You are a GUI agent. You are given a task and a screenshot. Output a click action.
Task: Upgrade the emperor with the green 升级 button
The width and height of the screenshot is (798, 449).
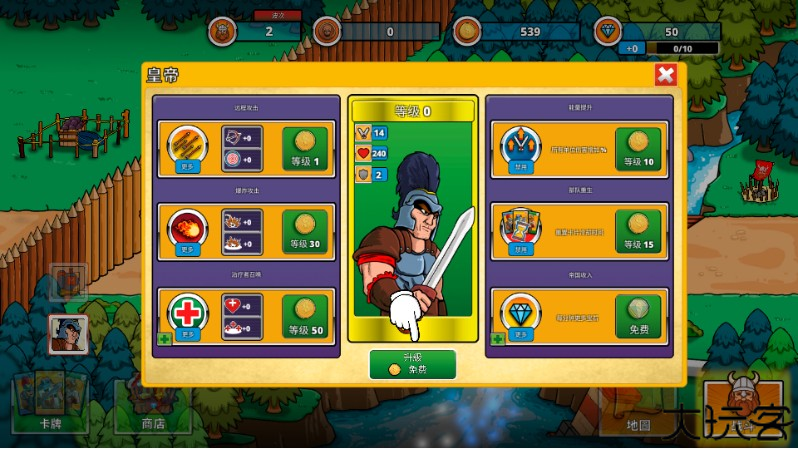412,364
